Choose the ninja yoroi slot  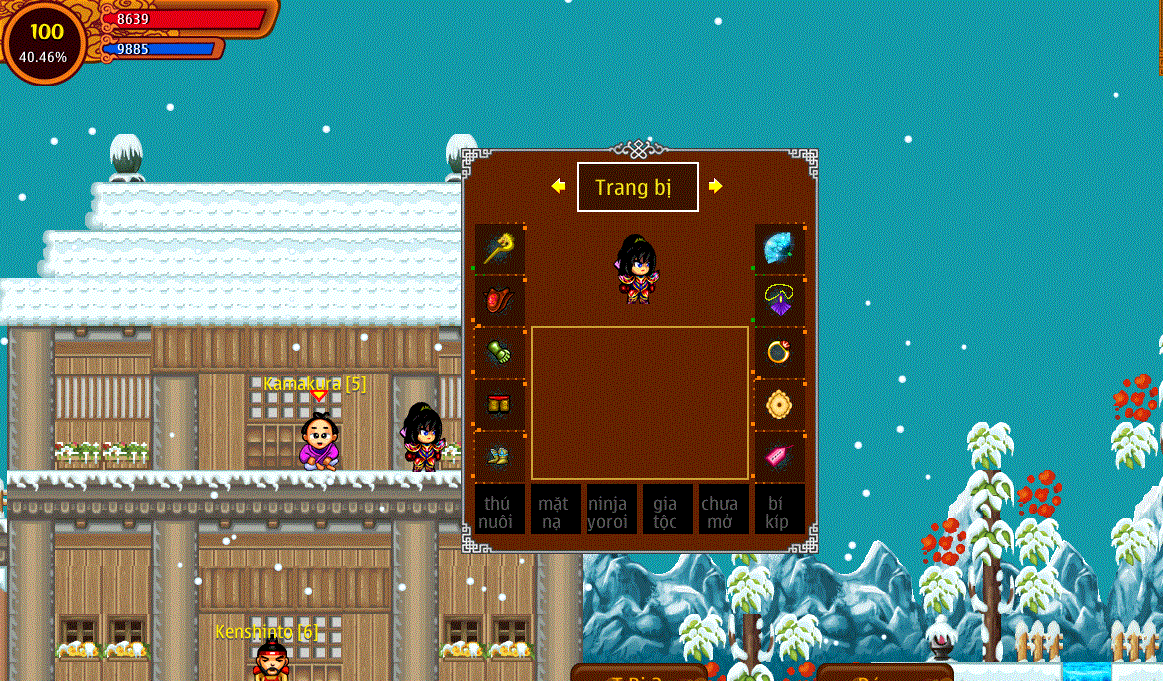click(x=608, y=510)
